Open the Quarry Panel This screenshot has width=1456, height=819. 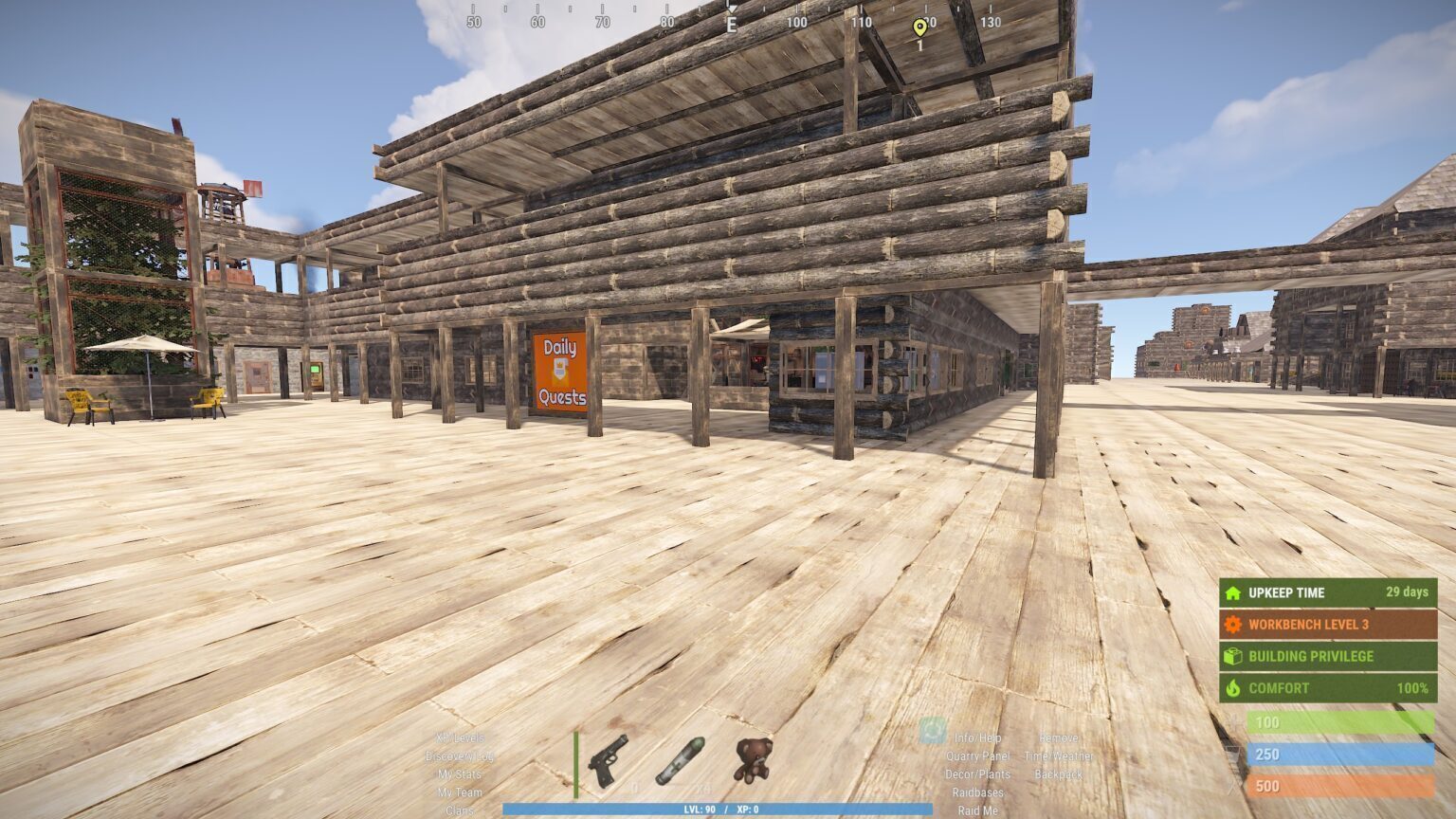(x=977, y=756)
